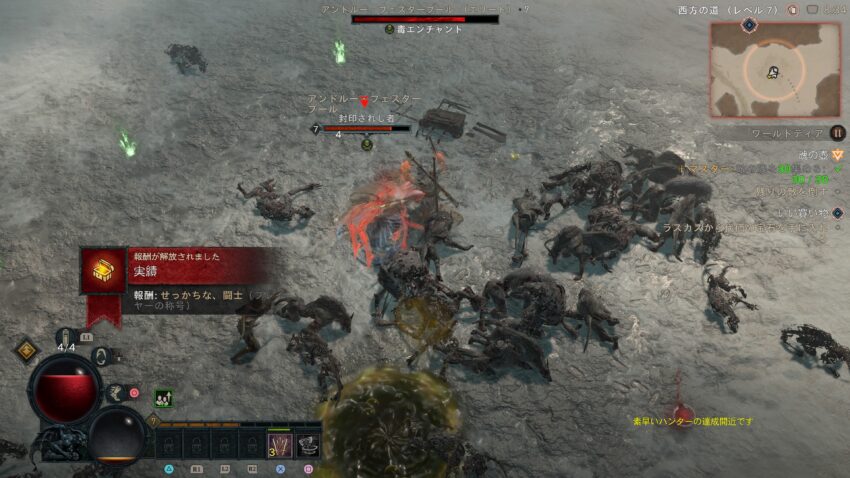Viewport: 850px width, 478px height.
Task: Select the golden diamond icon above health orb
Action: click(26, 350)
